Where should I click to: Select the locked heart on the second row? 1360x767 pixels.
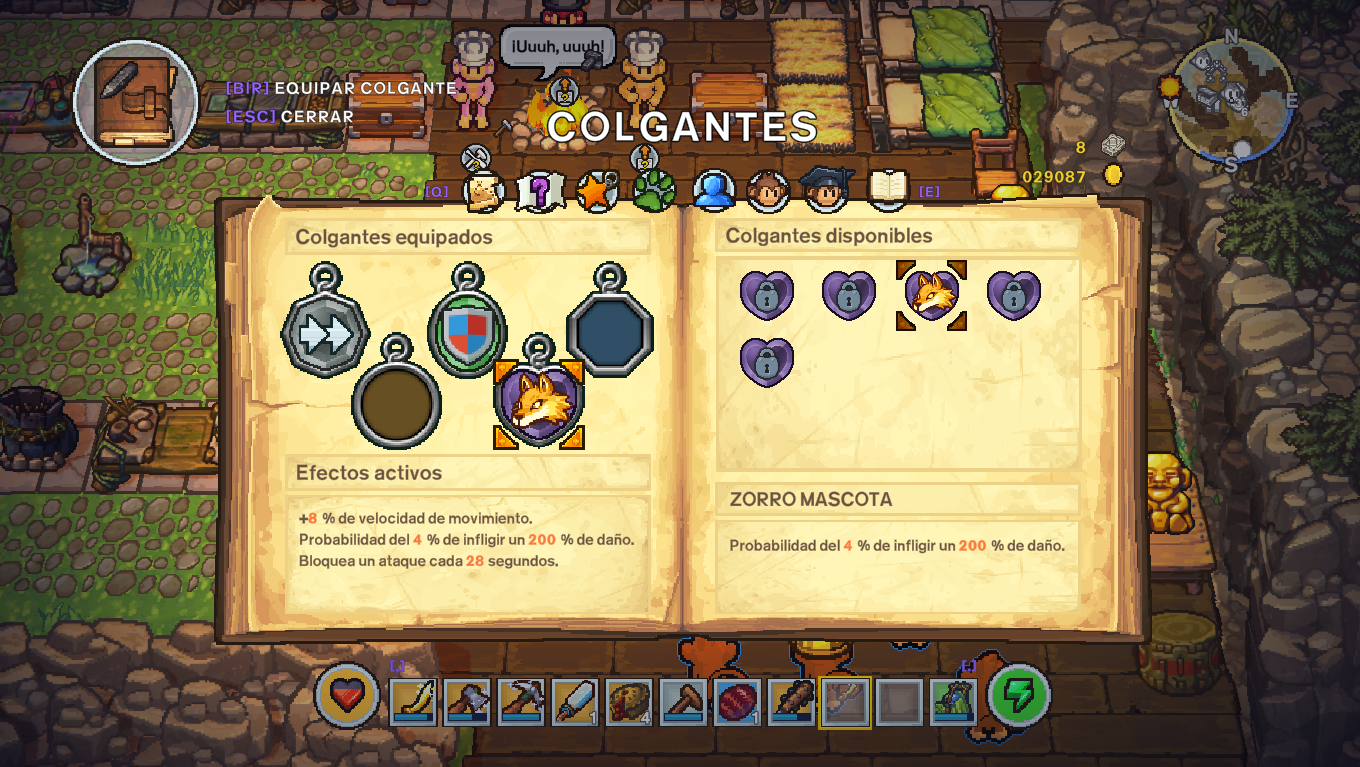765,358
